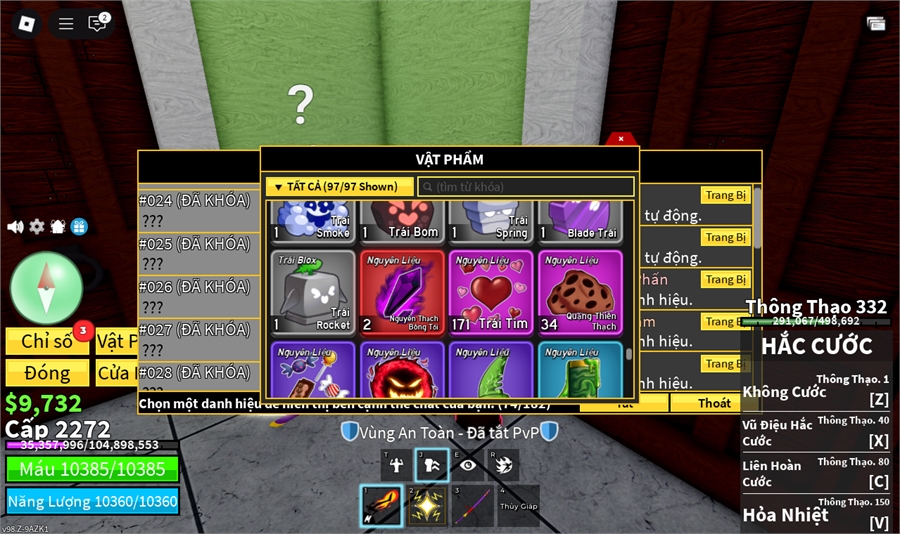The width and height of the screenshot is (900, 534).
Task: Open the blue gift box icon
Action: click(79, 227)
